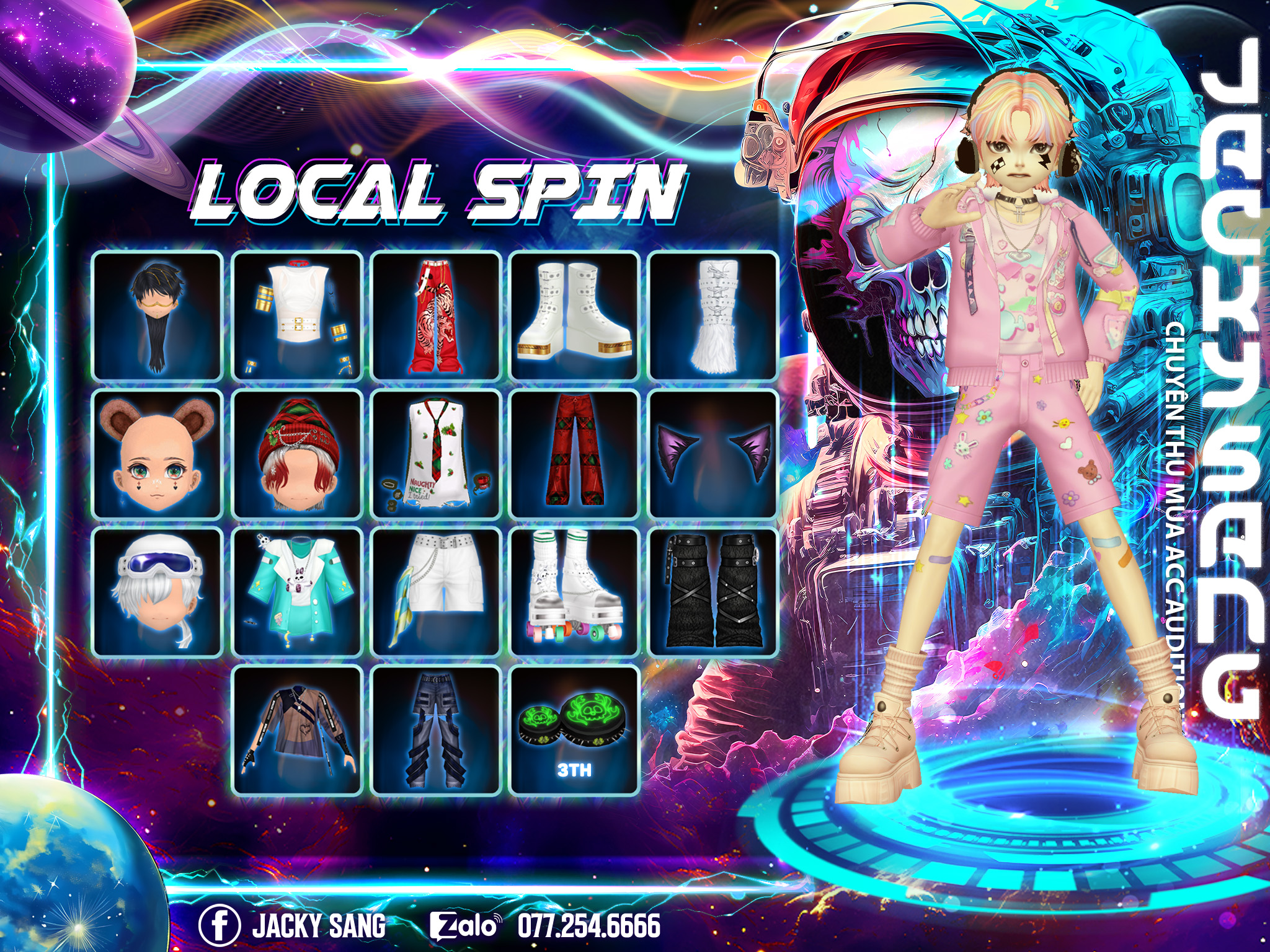Select the red tiger print pants
The width and height of the screenshot is (1270, 952).
[436, 316]
